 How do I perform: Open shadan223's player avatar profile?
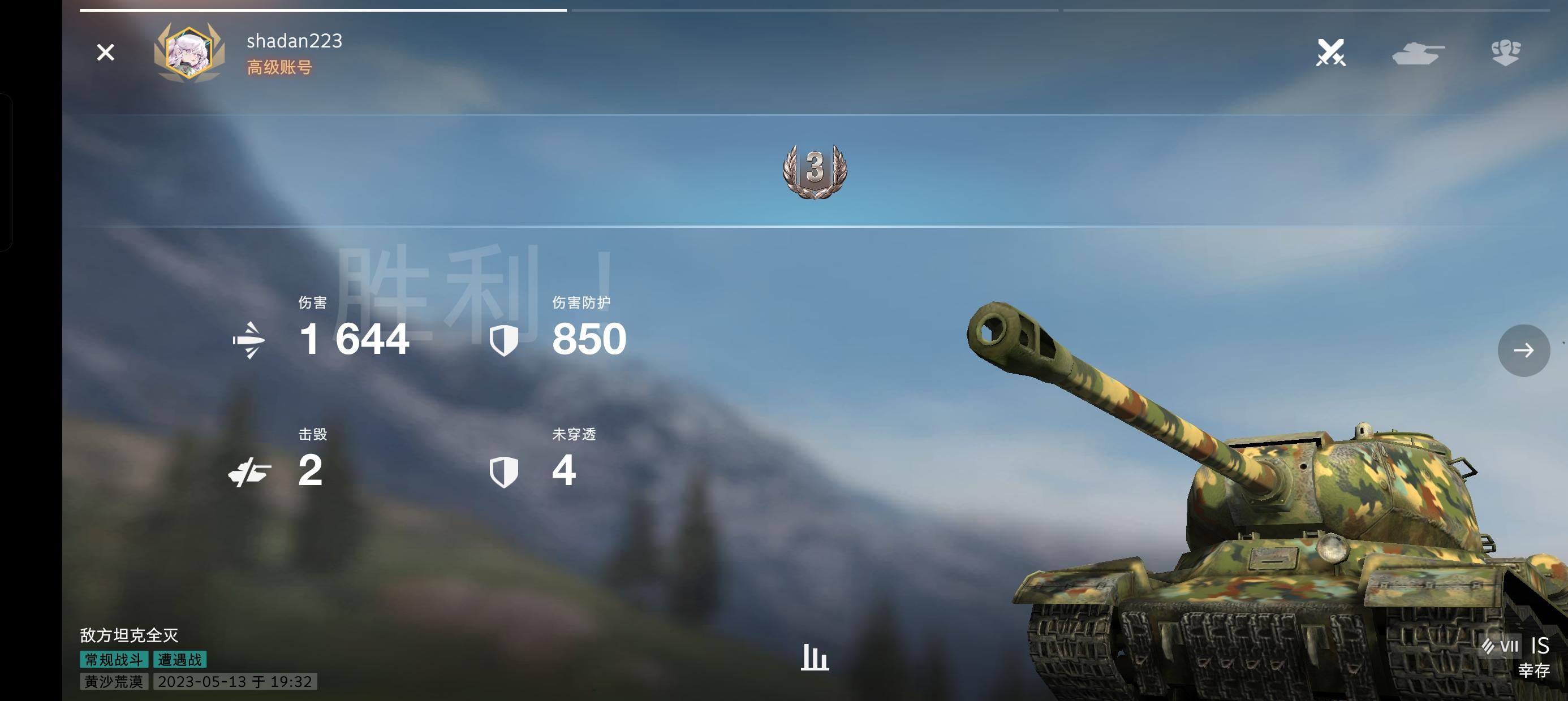(x=189, y=54)
